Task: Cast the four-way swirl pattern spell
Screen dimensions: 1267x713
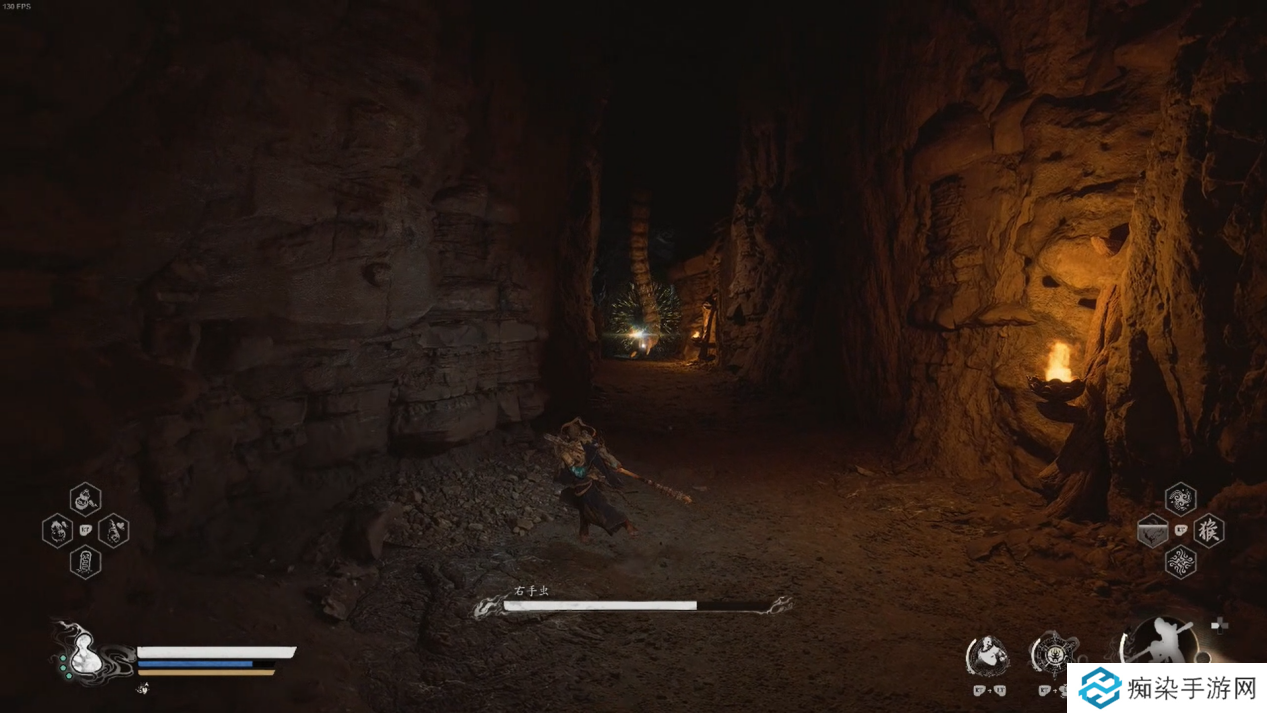Action: point(1180,561)
